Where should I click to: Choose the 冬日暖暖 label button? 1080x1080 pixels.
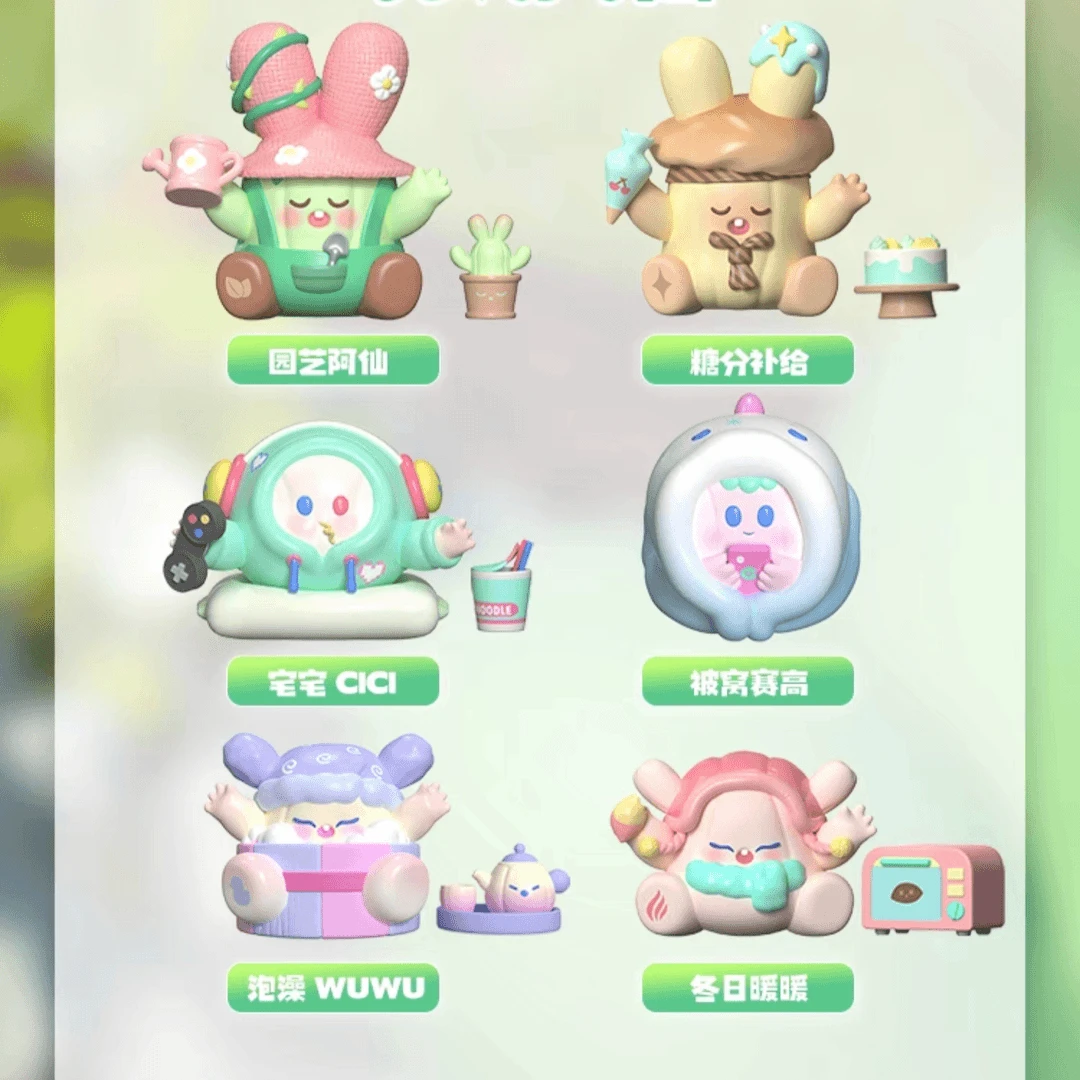click(x=747, y=988)
